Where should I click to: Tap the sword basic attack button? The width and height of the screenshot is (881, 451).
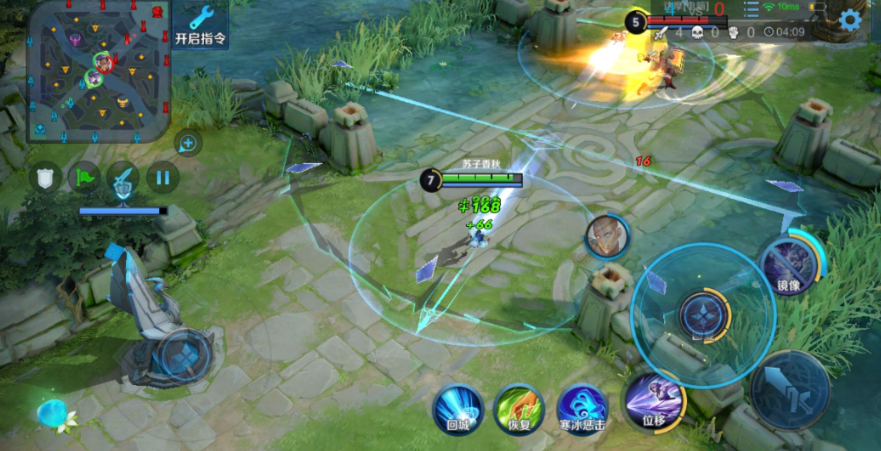(x=790, y=388)
